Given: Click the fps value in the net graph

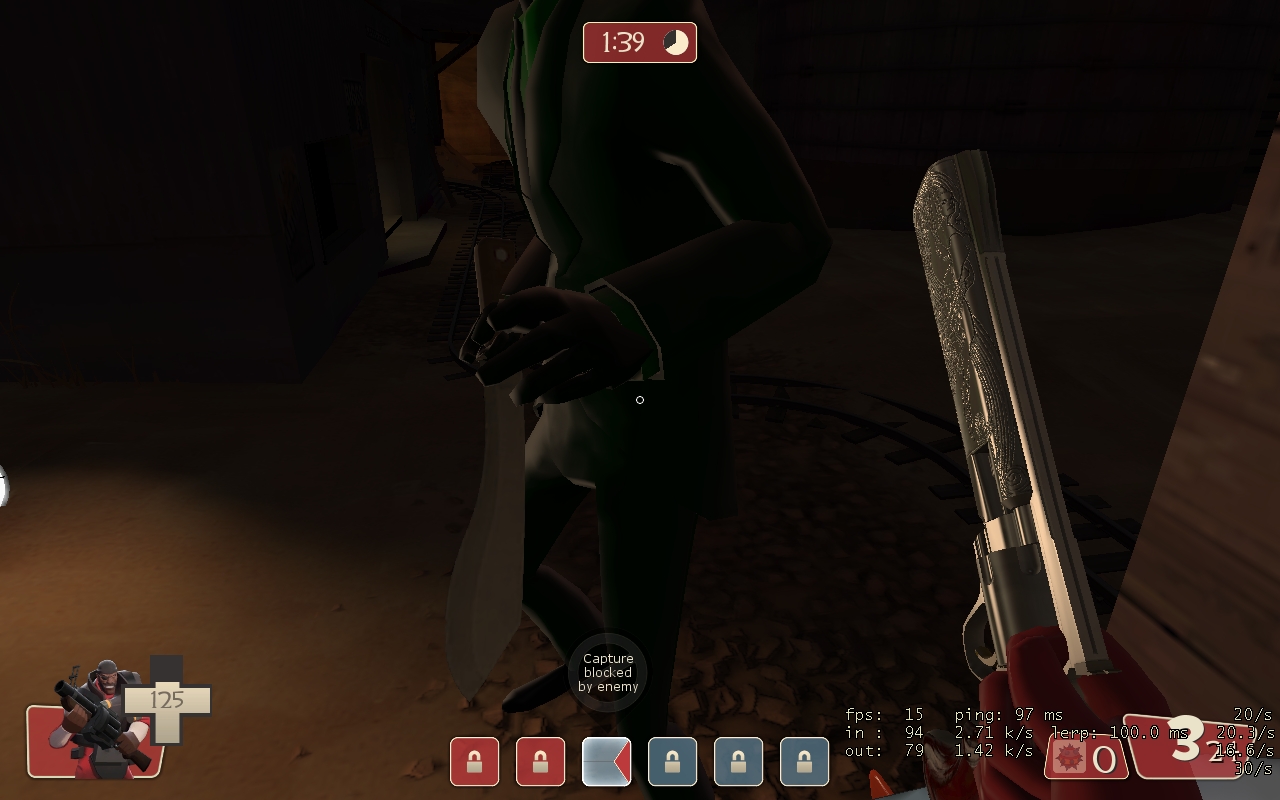Looking at the screenshot, I should [913, 715].
